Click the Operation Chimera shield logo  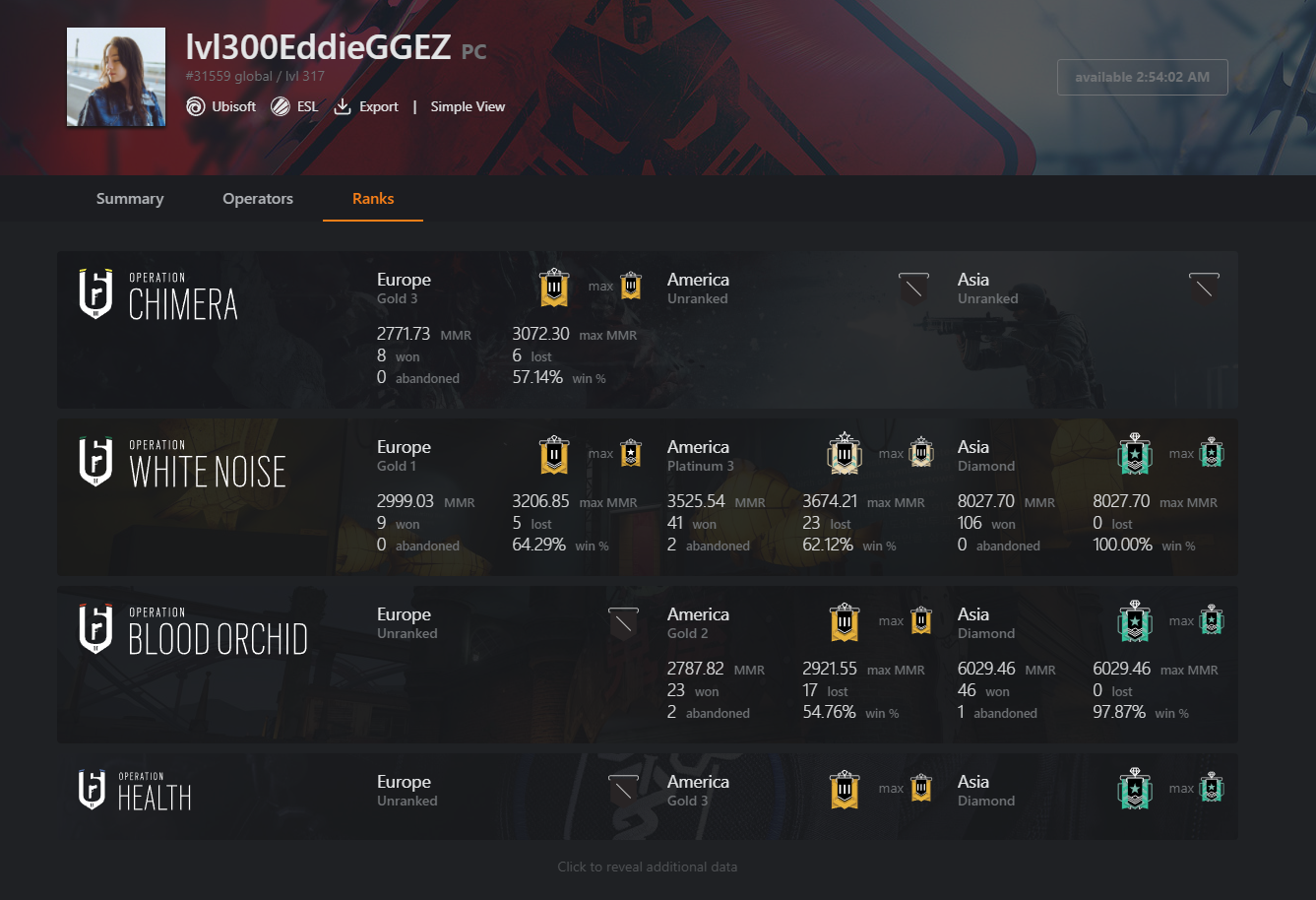[94, 293]
